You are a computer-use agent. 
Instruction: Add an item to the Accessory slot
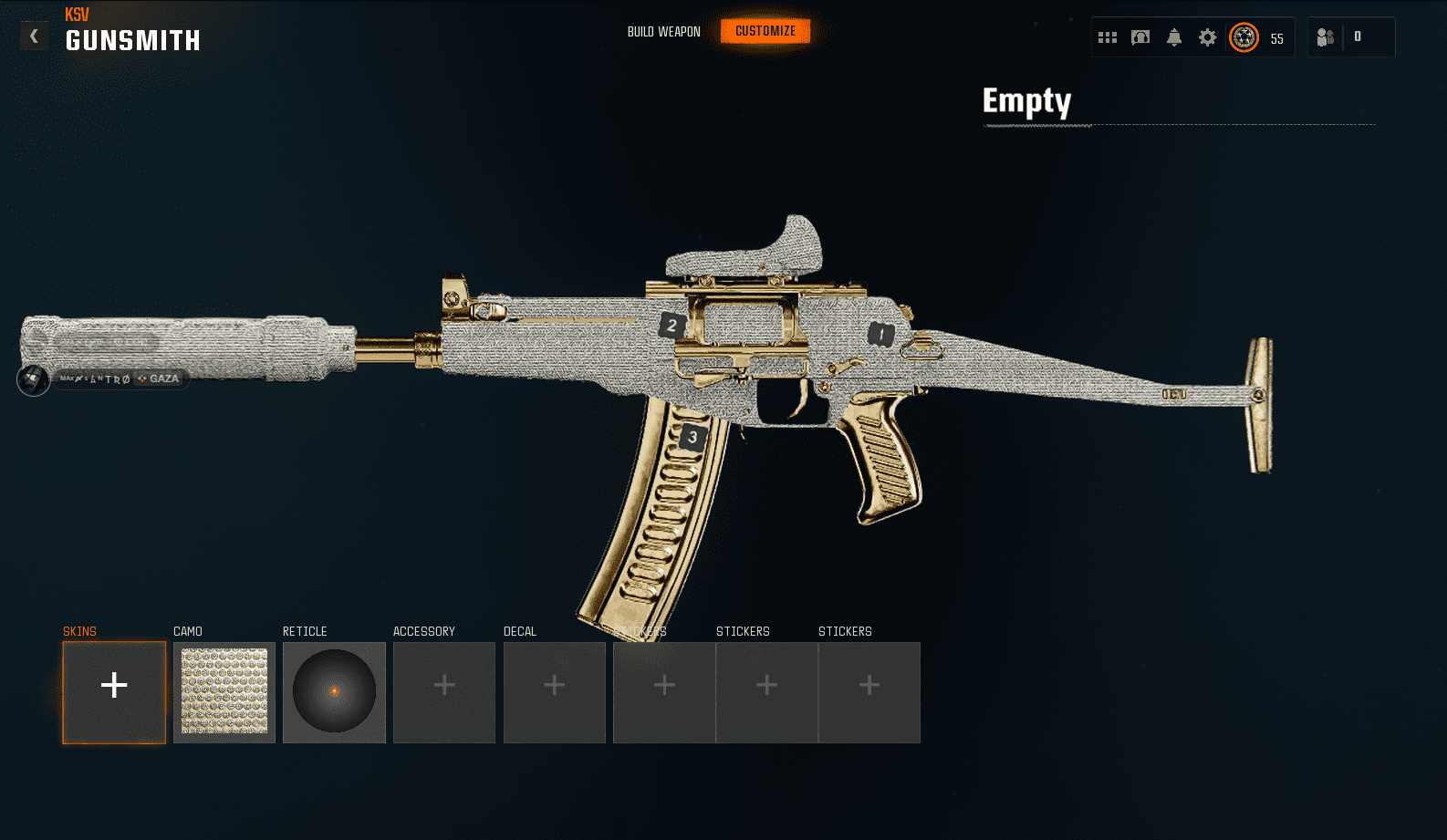click(x=444, y=692)
